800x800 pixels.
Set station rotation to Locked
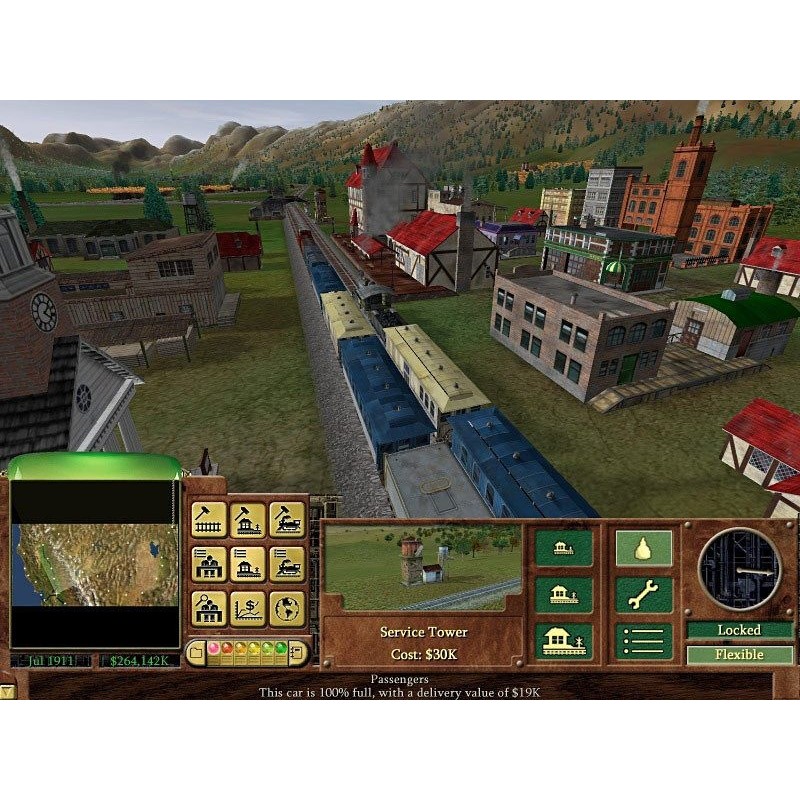739,630
